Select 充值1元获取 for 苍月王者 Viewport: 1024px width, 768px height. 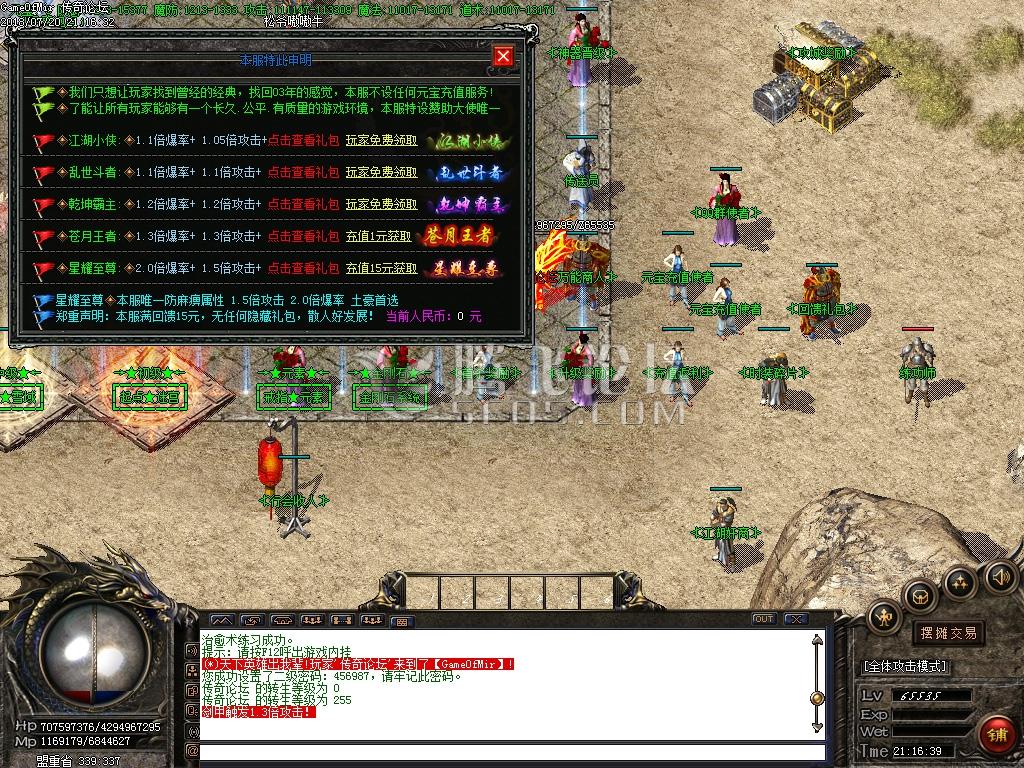coord(382,237)
